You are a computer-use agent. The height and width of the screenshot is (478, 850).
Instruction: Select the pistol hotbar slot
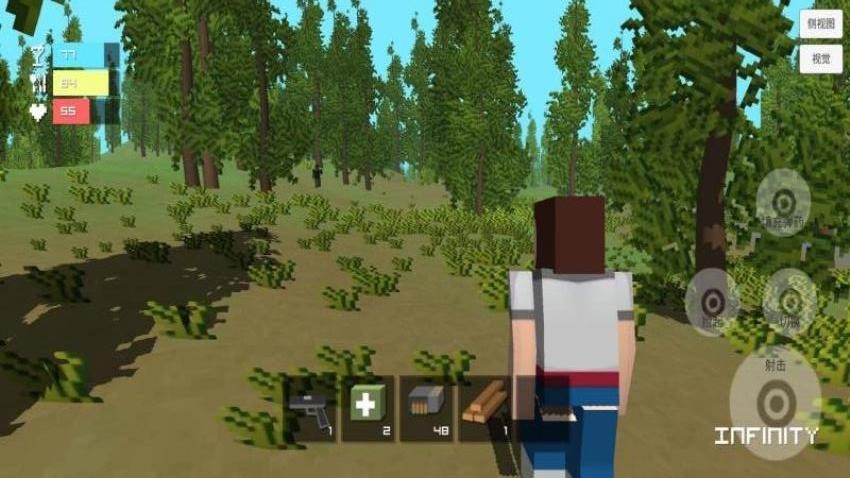point(310,408)
